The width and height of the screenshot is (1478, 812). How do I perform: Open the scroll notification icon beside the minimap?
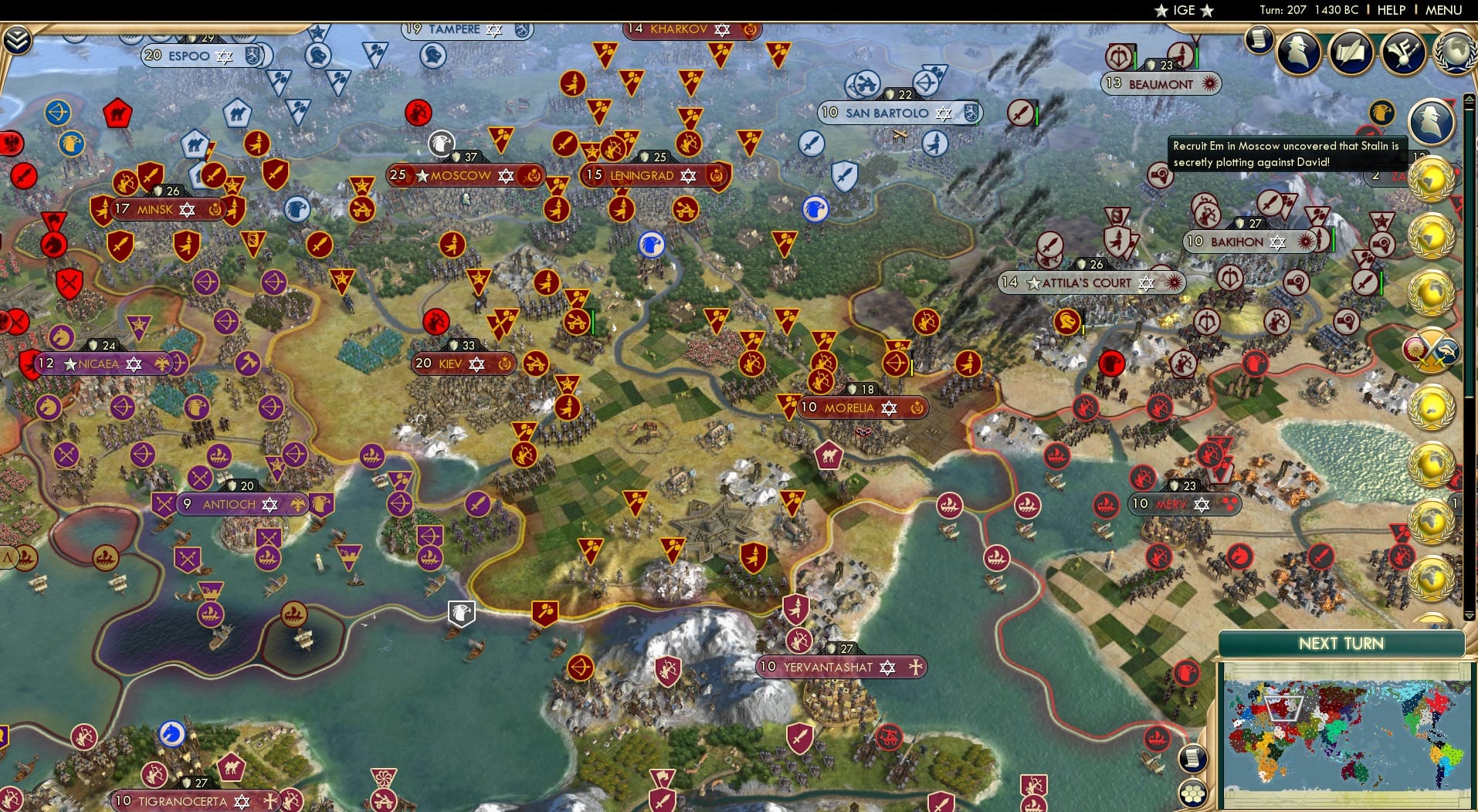(x=1193, y=758)
